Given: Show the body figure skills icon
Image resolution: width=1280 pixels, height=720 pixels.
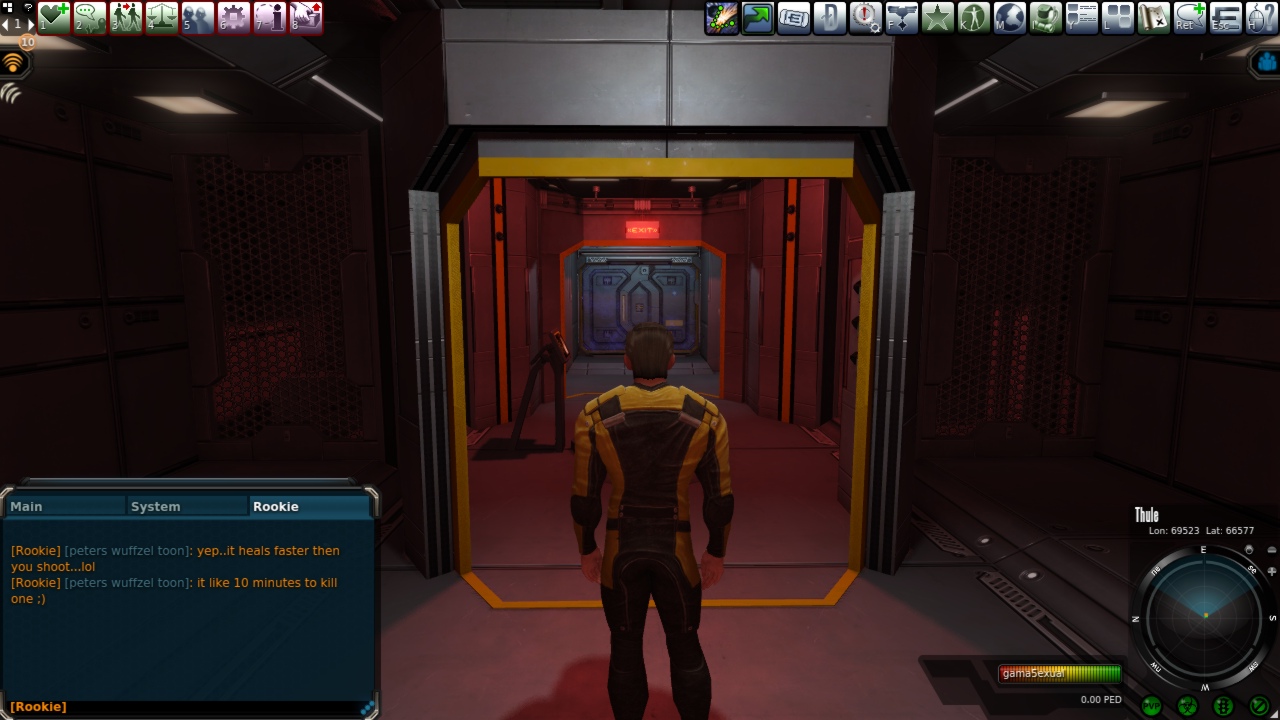Looking at the screenshot, I should point(974,17).
